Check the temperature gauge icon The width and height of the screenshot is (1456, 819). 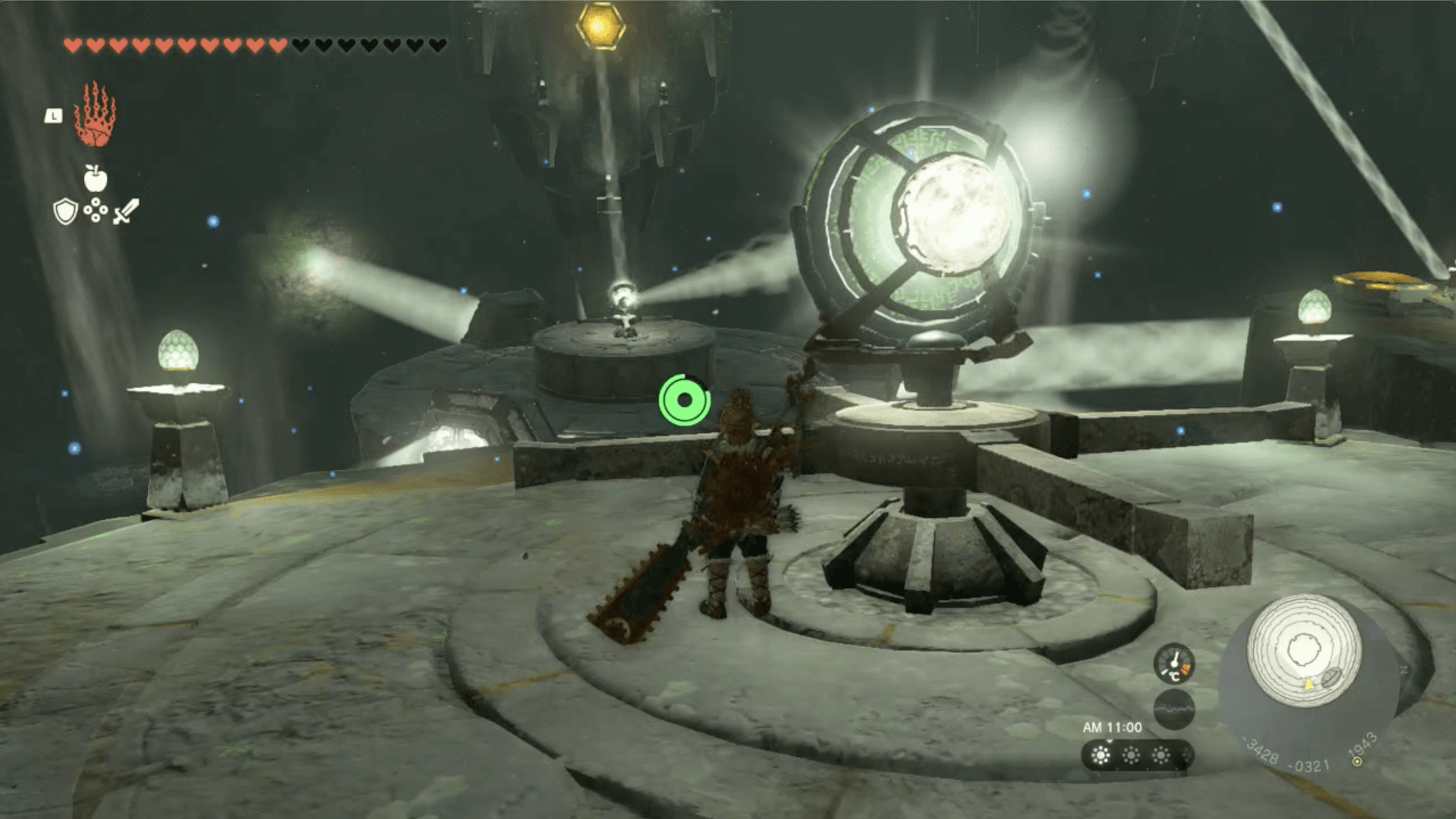tap(1173, 664)
